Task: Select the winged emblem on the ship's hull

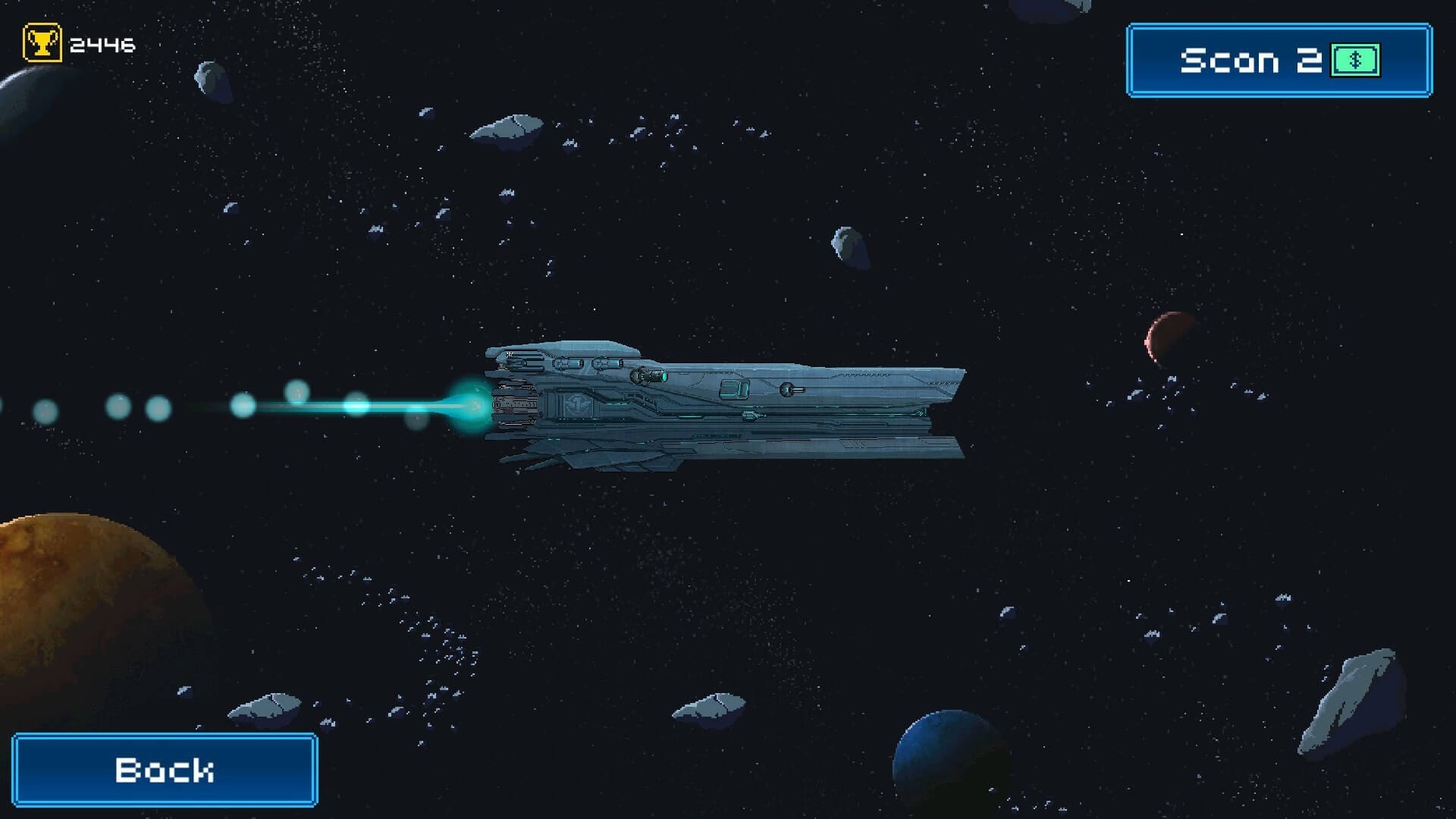Action: pyautogui.click(x=579, y=404)
